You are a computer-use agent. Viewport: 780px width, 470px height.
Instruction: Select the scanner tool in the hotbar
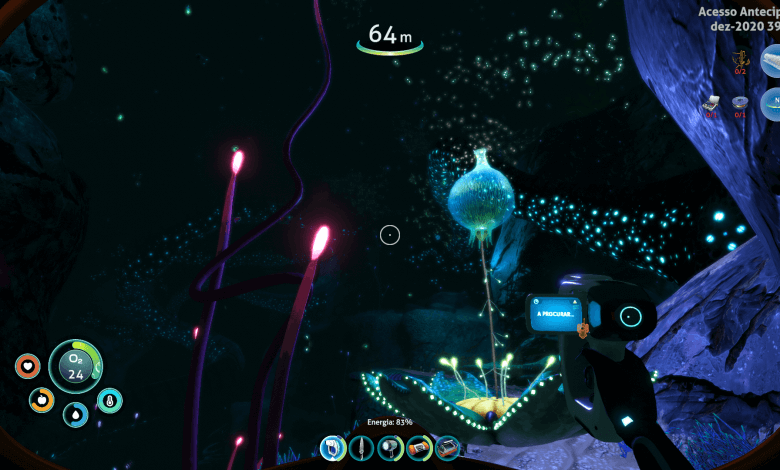[333, 448]
